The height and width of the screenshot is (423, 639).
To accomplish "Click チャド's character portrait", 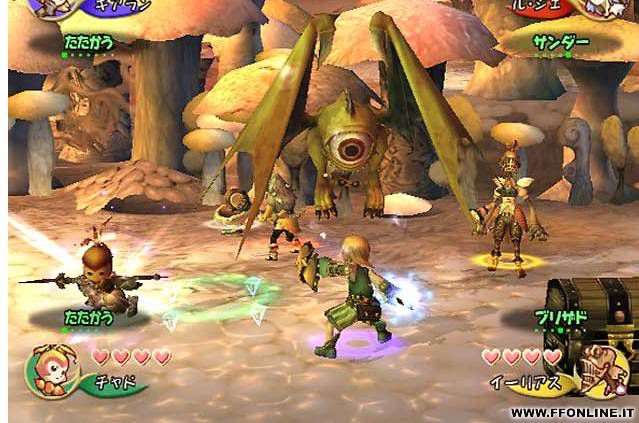I will point(47,368).
